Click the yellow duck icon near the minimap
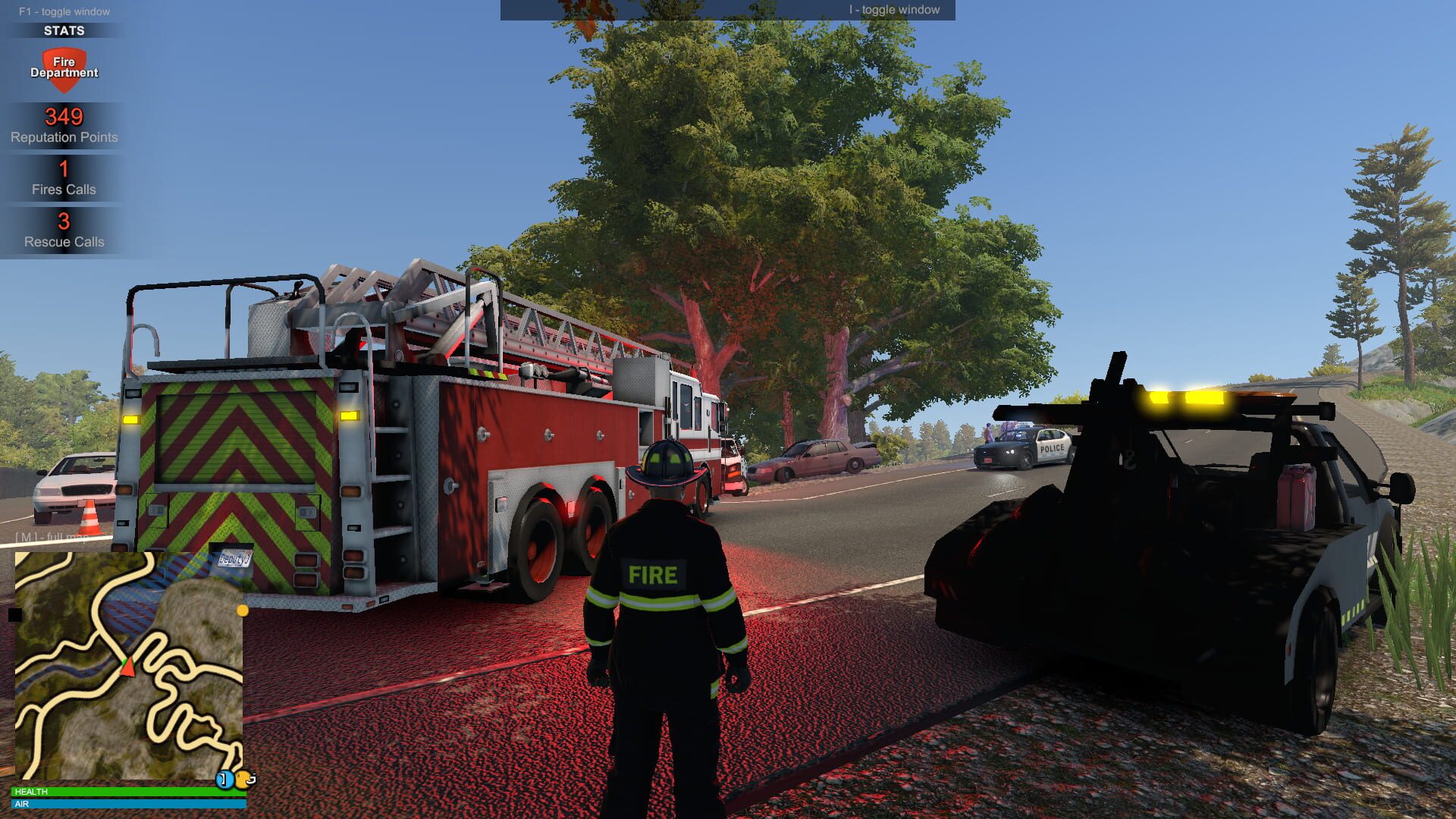 [243, 780]
